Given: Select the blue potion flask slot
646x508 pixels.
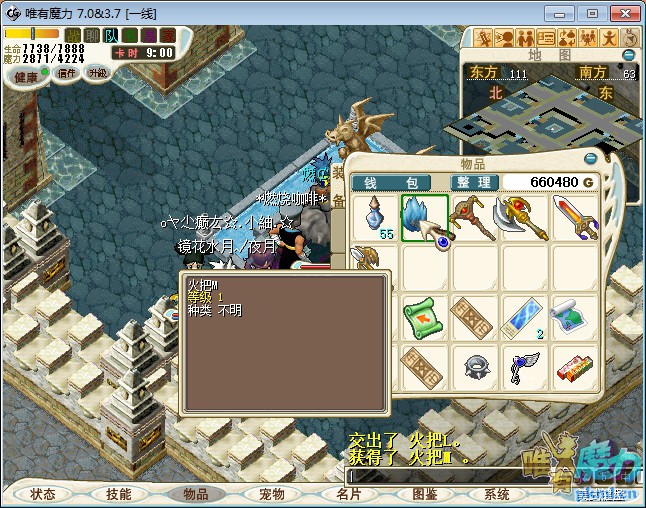Looking at the screenshot, I should pos(376,217).
